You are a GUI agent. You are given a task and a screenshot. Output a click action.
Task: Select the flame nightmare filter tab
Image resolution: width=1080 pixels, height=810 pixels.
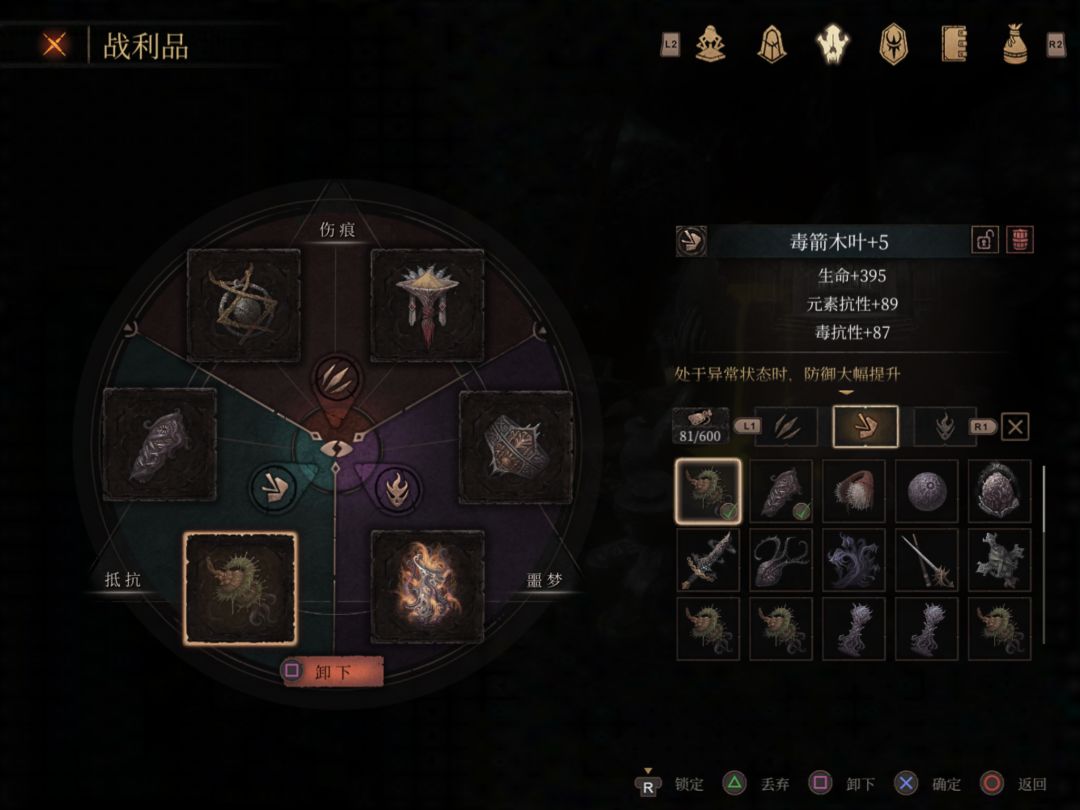click(945, 427)
